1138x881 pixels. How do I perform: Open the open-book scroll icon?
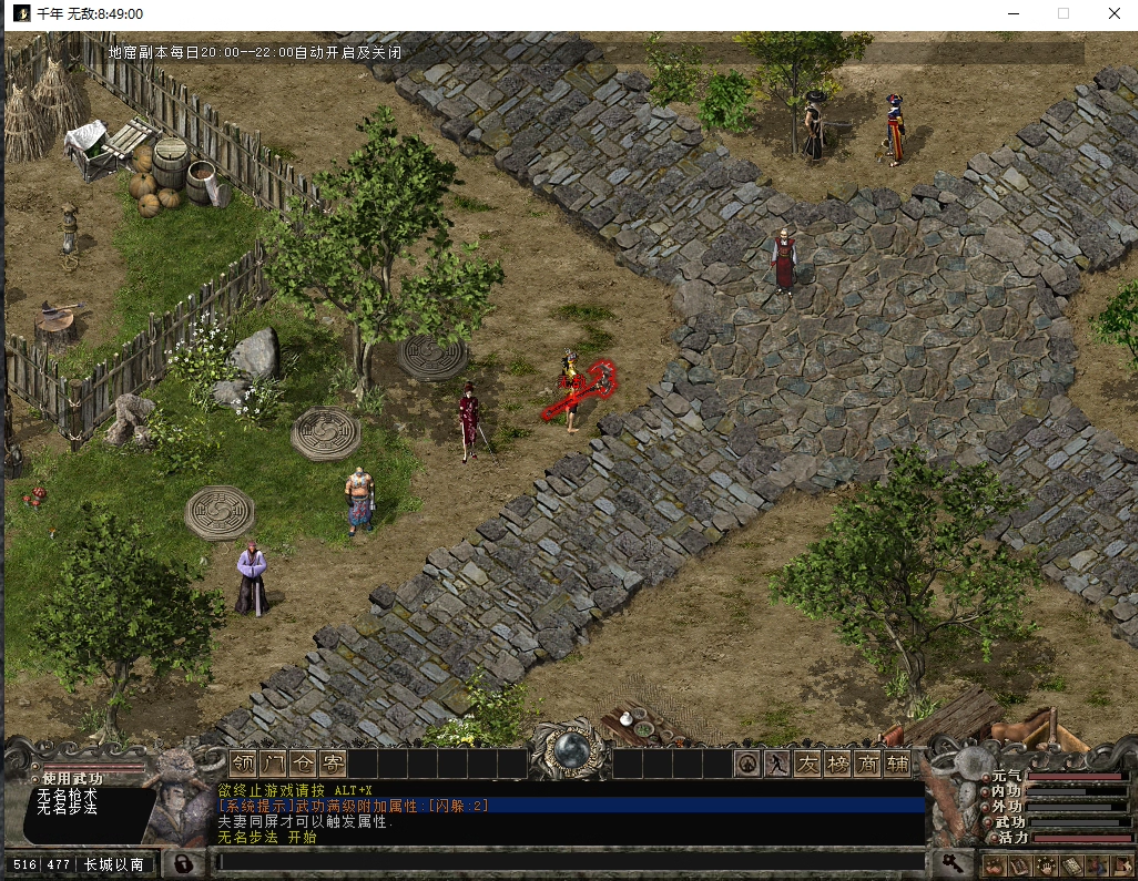coord(1020,865)
